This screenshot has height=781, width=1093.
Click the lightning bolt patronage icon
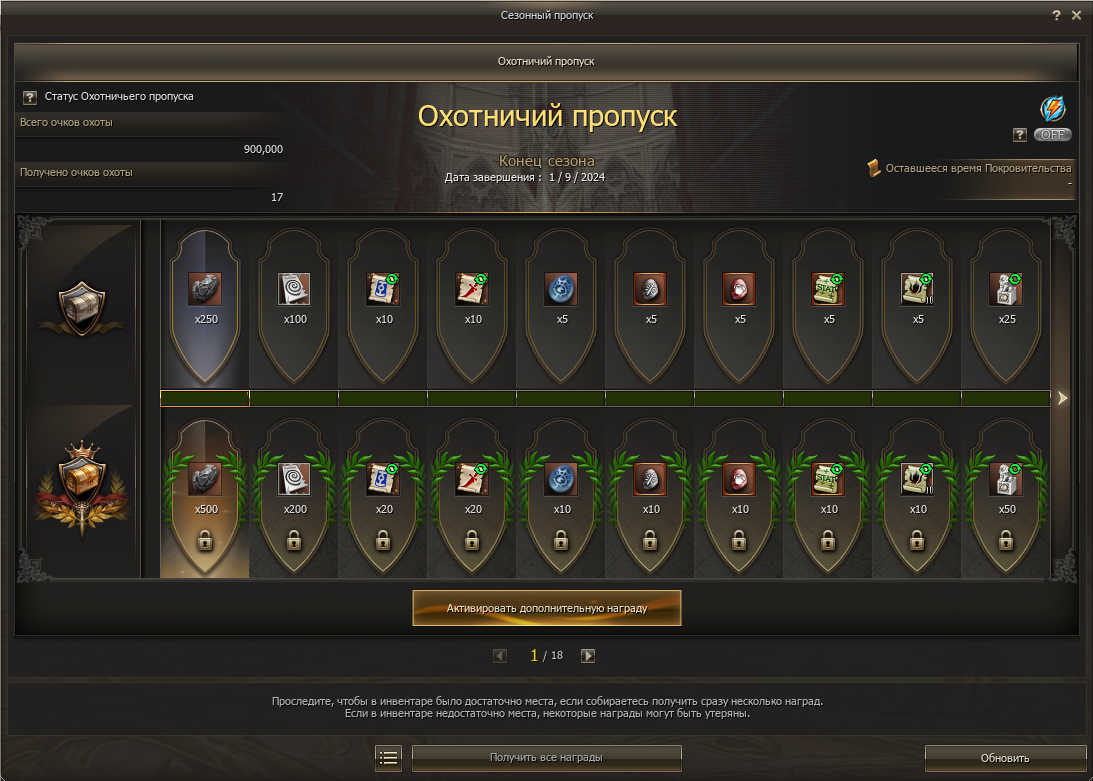click(x=1052, y=108)
